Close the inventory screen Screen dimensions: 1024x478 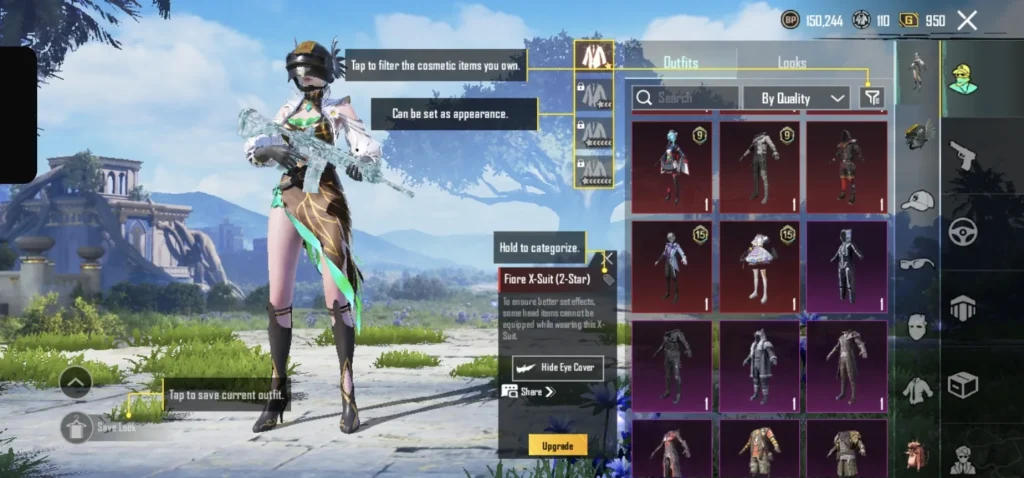[x=967, y=20]
